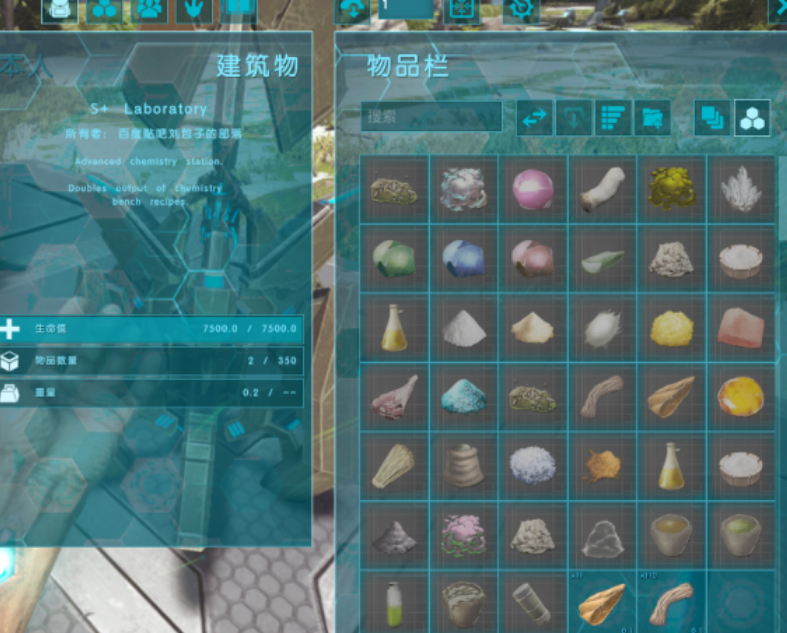The width and height of the screenshot is (787, 633).
Task: Choose the green liquid vial slot
Action: [x=394, y=603]
